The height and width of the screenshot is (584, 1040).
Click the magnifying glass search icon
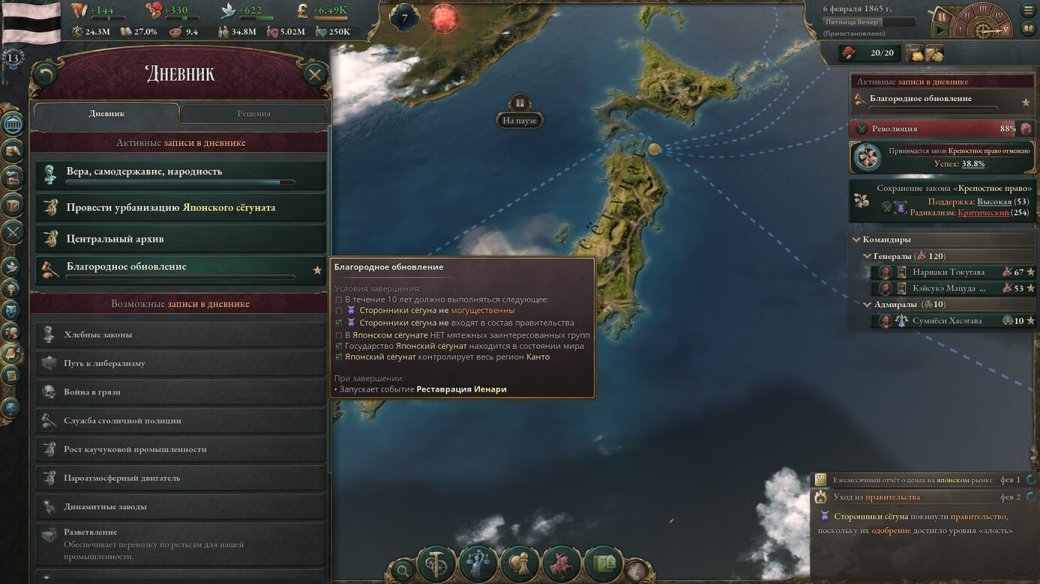pos(402,570)
